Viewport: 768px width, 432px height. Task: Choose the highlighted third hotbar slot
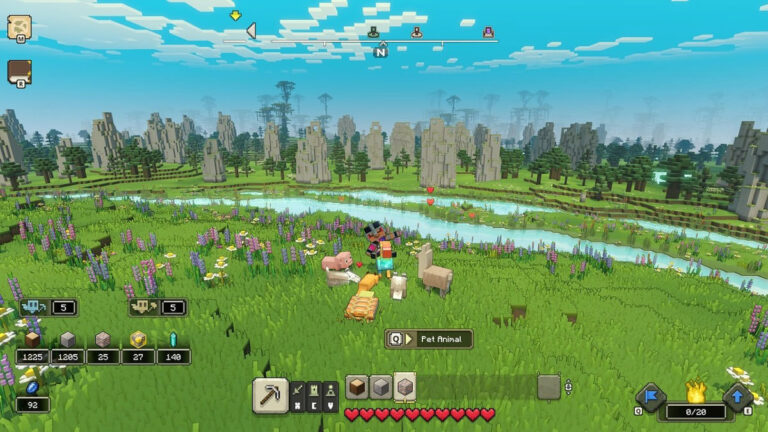click(405, 387)
